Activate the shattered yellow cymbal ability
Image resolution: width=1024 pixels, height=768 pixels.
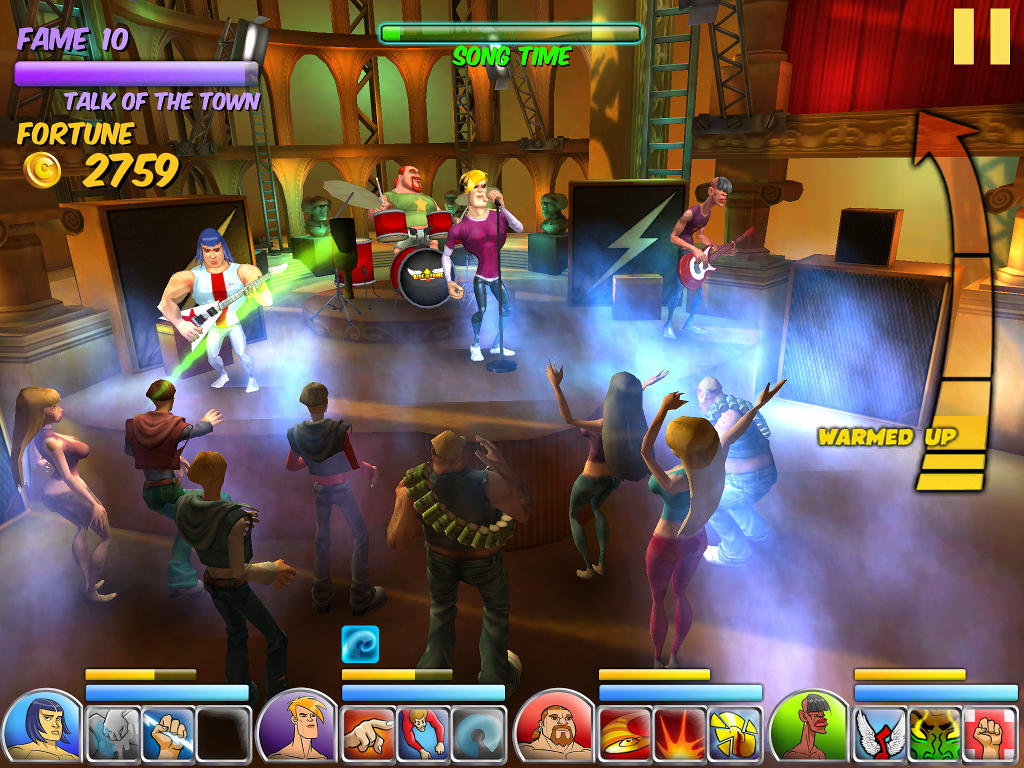(734, 734)
